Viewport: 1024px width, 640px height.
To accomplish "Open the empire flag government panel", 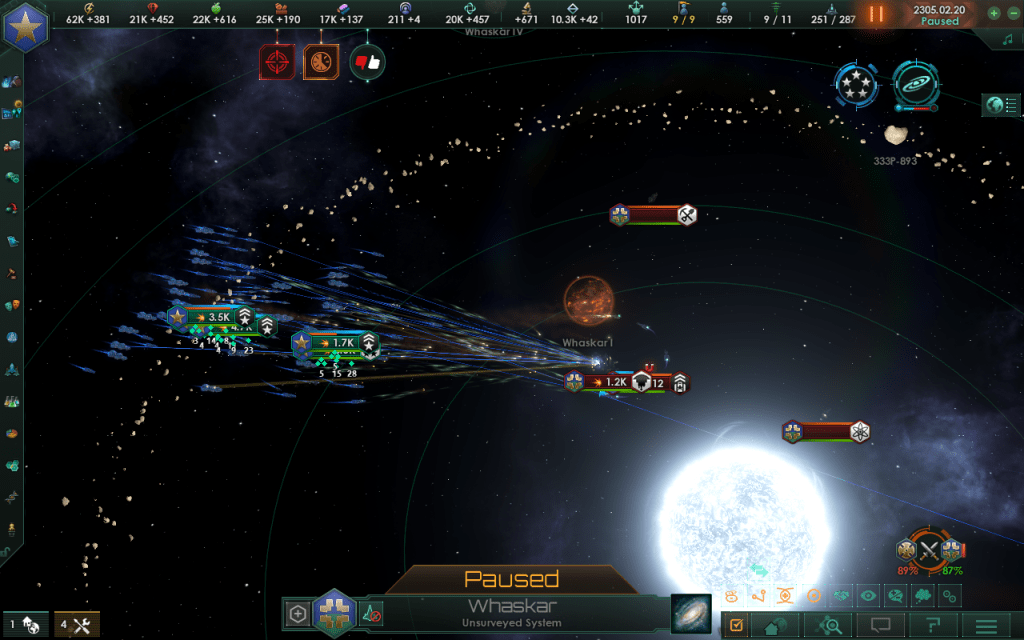I will click(26, 26).
